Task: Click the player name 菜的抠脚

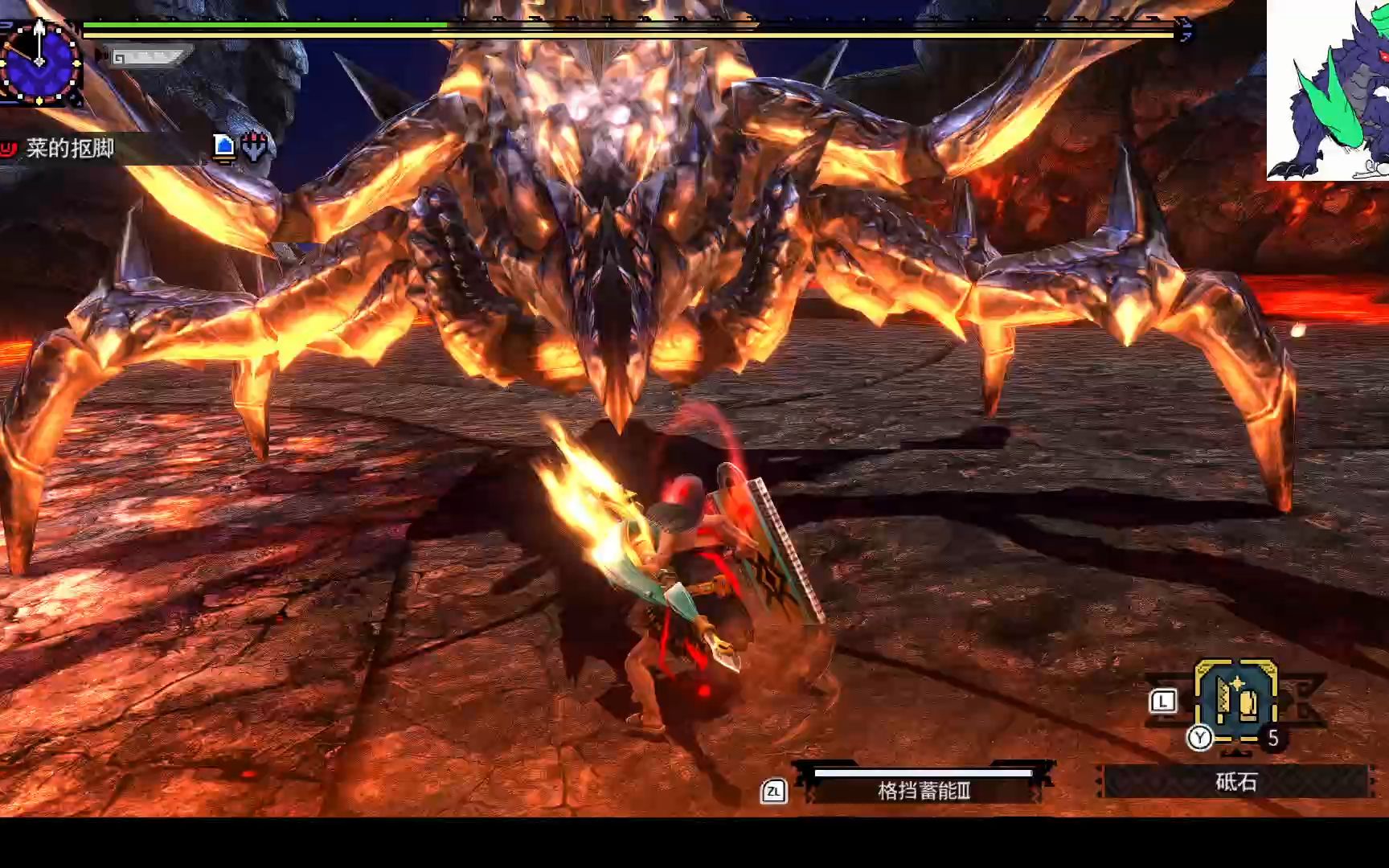Action: [70, 149]
